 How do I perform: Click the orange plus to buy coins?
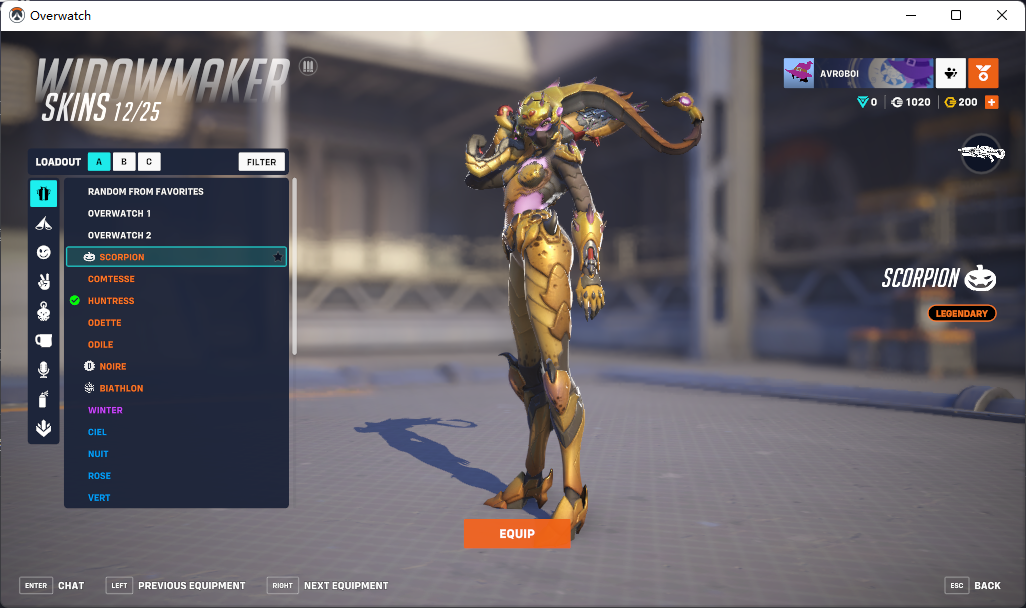click(x=992, y=102)
